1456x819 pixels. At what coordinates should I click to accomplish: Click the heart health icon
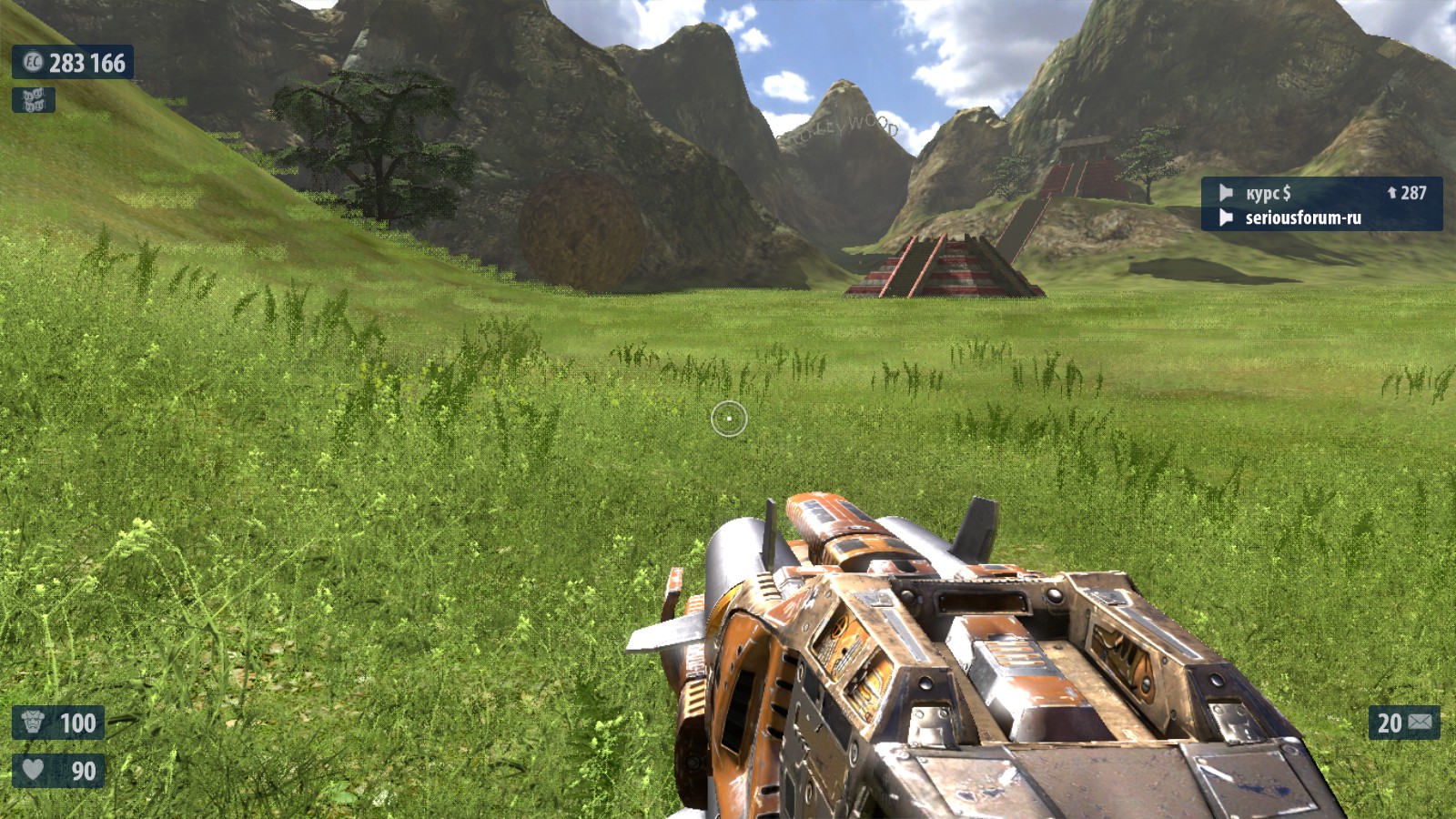[x=33, y=771]
